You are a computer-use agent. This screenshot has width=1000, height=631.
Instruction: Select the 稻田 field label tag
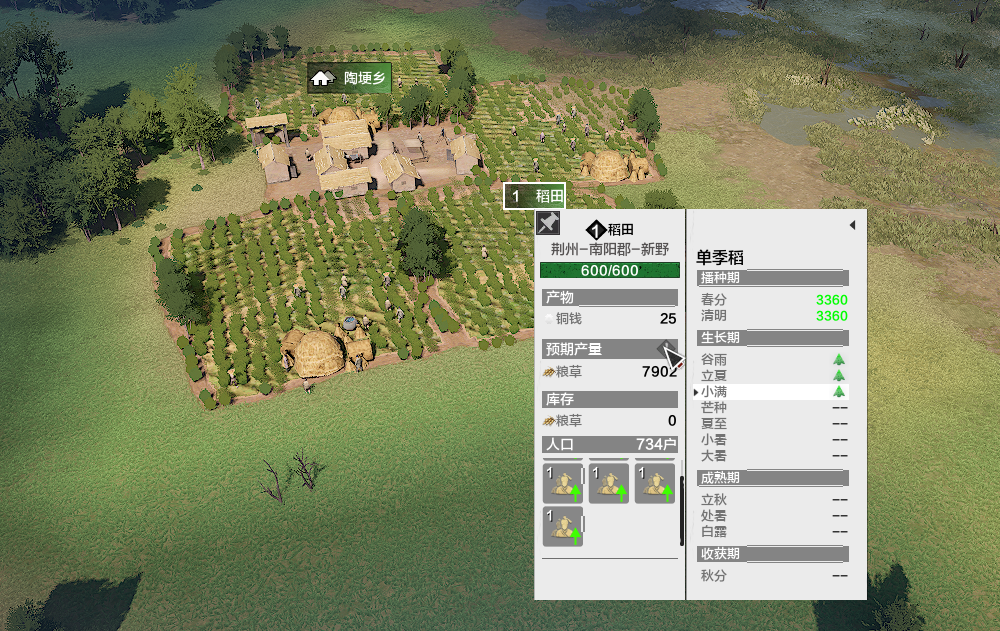[535, 196]
